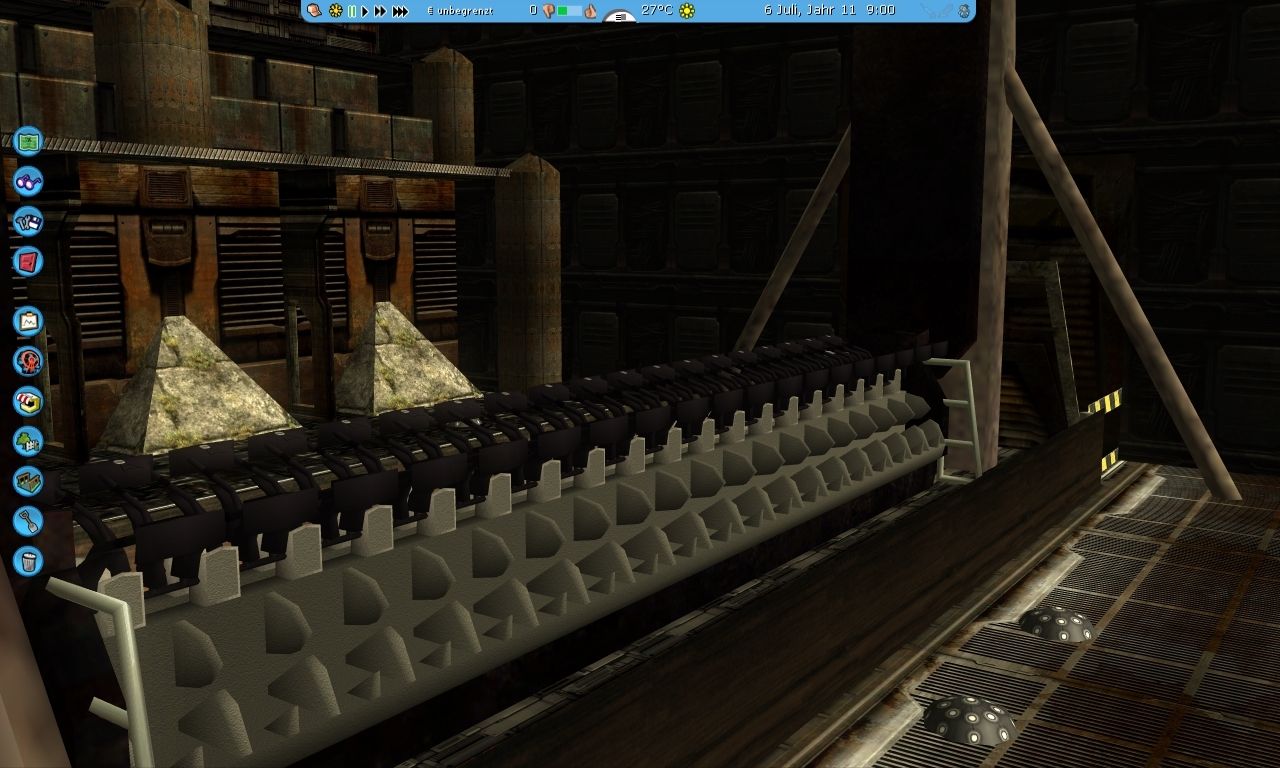Image resolution: width=1280 pixels, height=768 pixels.
Task: Activate the trash can delete tool
Action: click(x=28, y=560)
